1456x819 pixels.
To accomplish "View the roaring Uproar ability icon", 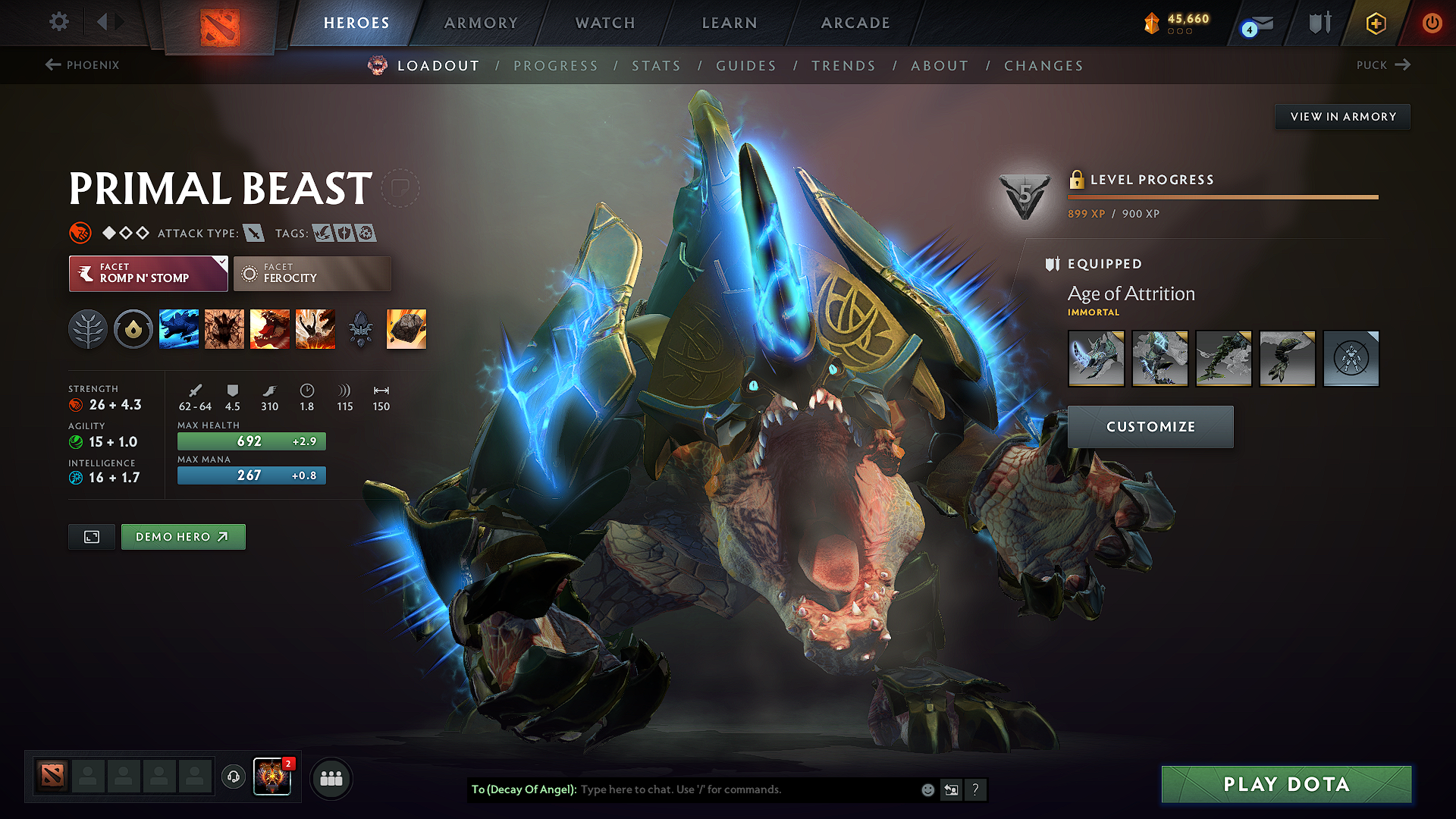I will pos(270,328).
